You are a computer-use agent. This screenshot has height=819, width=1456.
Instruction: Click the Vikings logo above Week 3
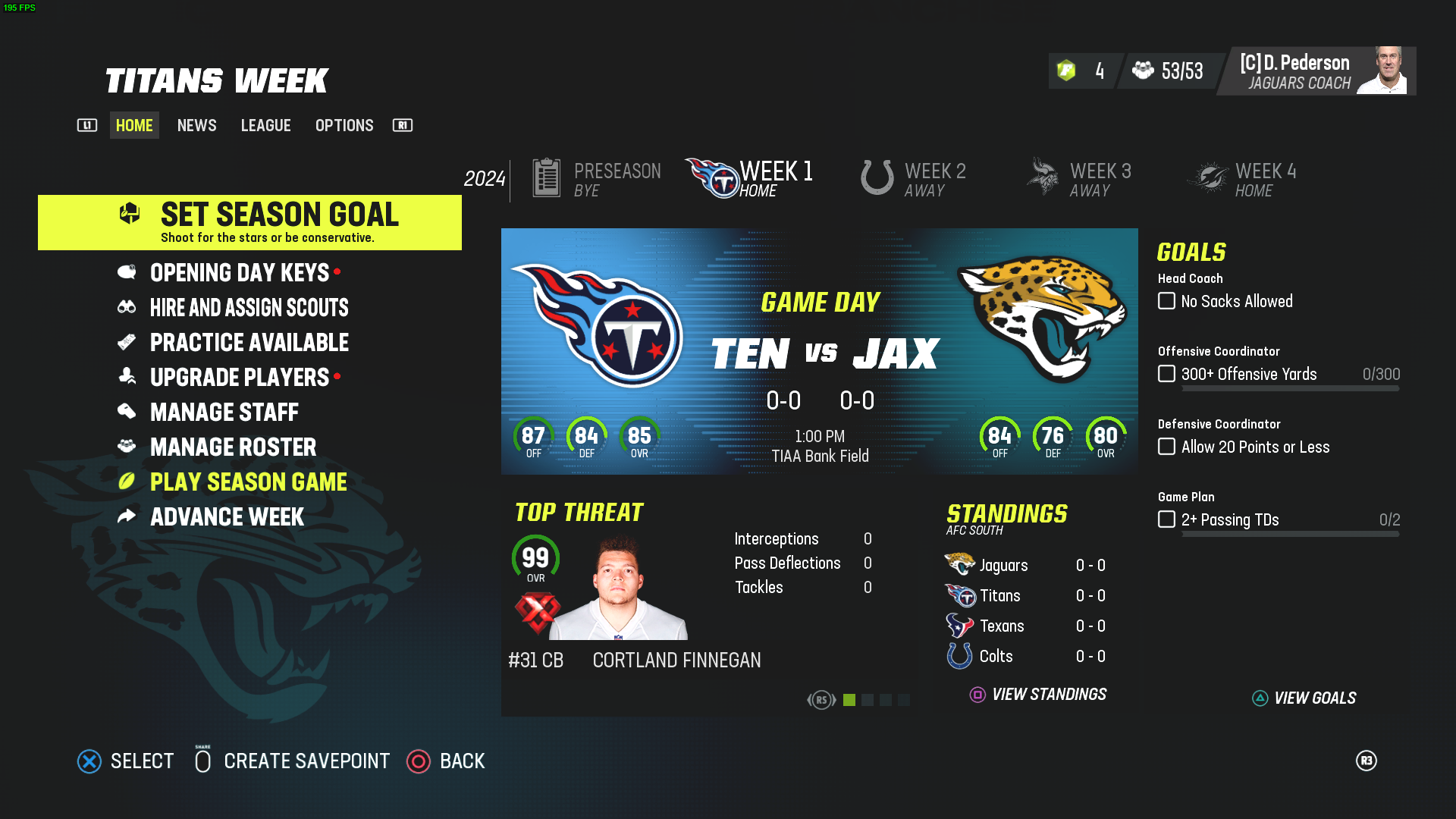click(1043, 174)
